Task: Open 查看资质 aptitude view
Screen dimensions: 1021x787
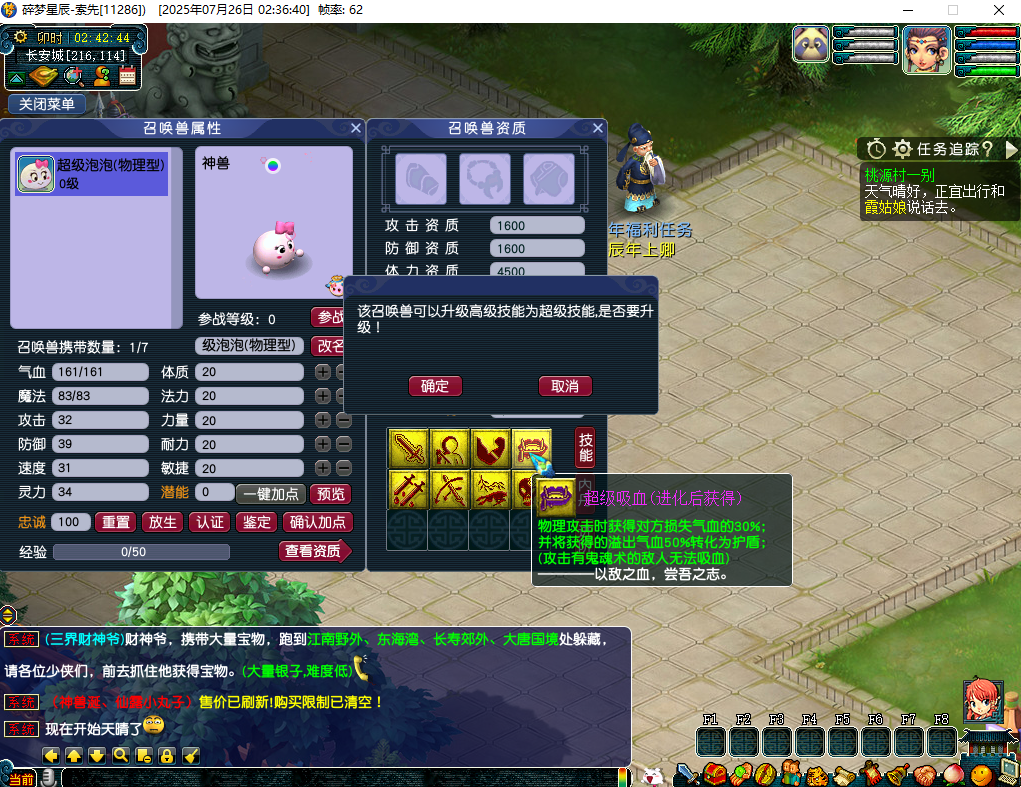Action: [314, 551]
